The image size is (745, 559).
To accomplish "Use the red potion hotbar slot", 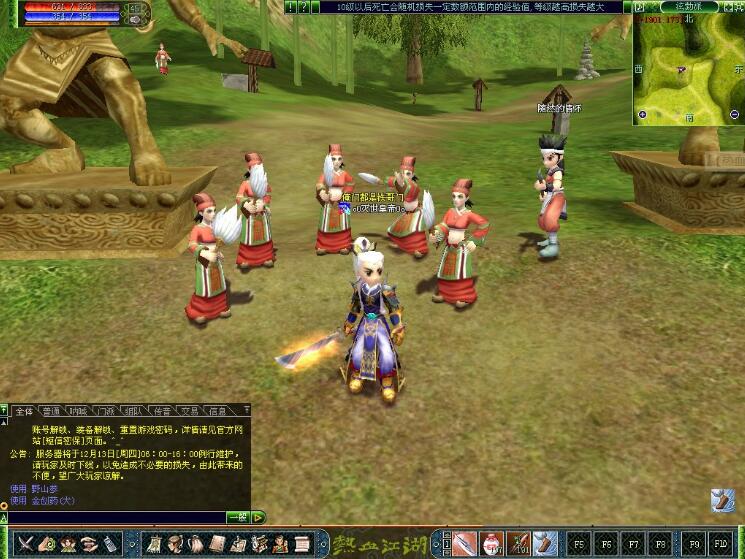I will coord(492,543).
